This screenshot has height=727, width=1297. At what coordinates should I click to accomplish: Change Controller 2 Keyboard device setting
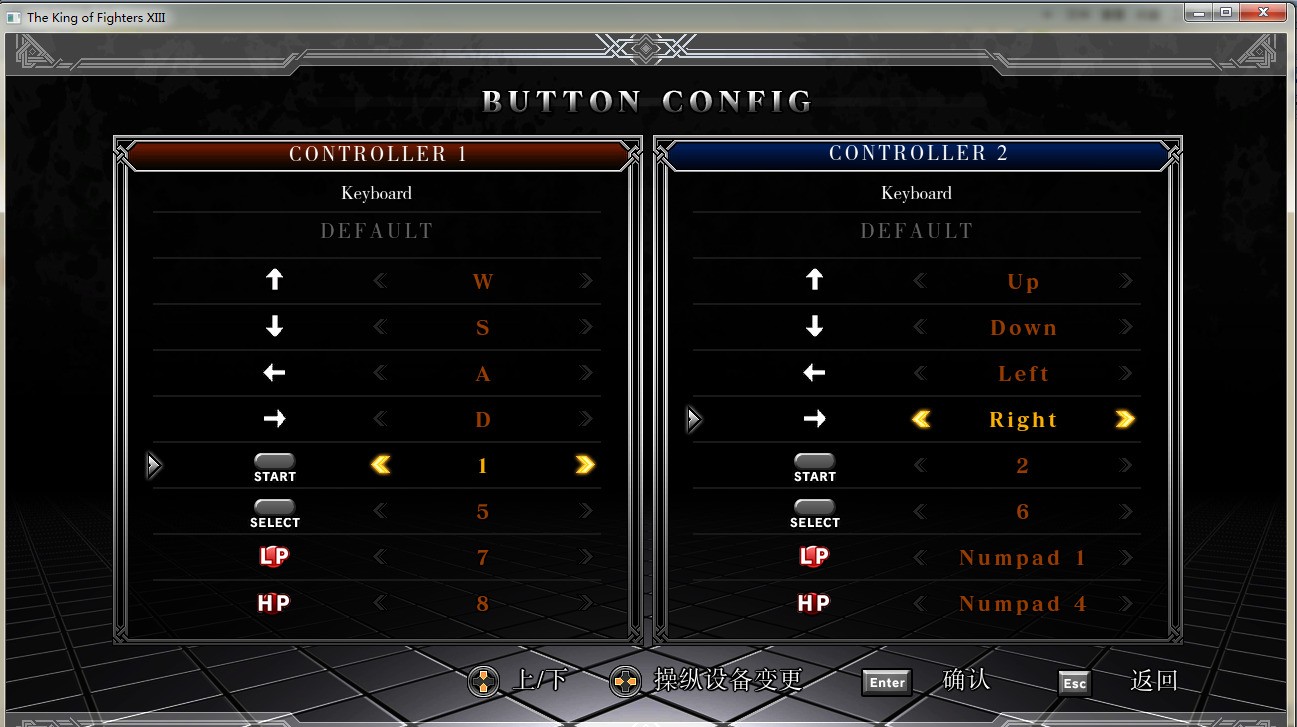[x=917, y=193]
